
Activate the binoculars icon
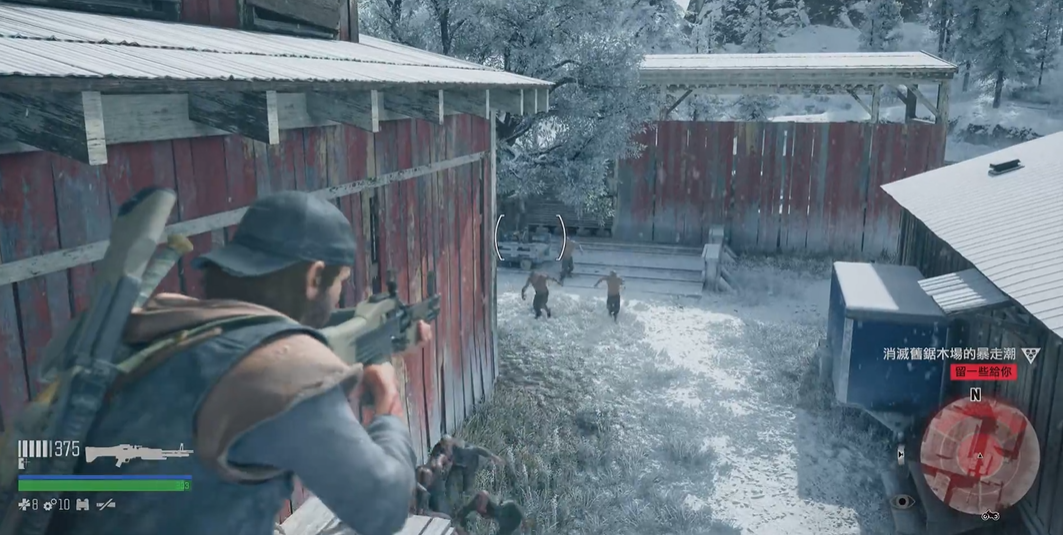82,504
